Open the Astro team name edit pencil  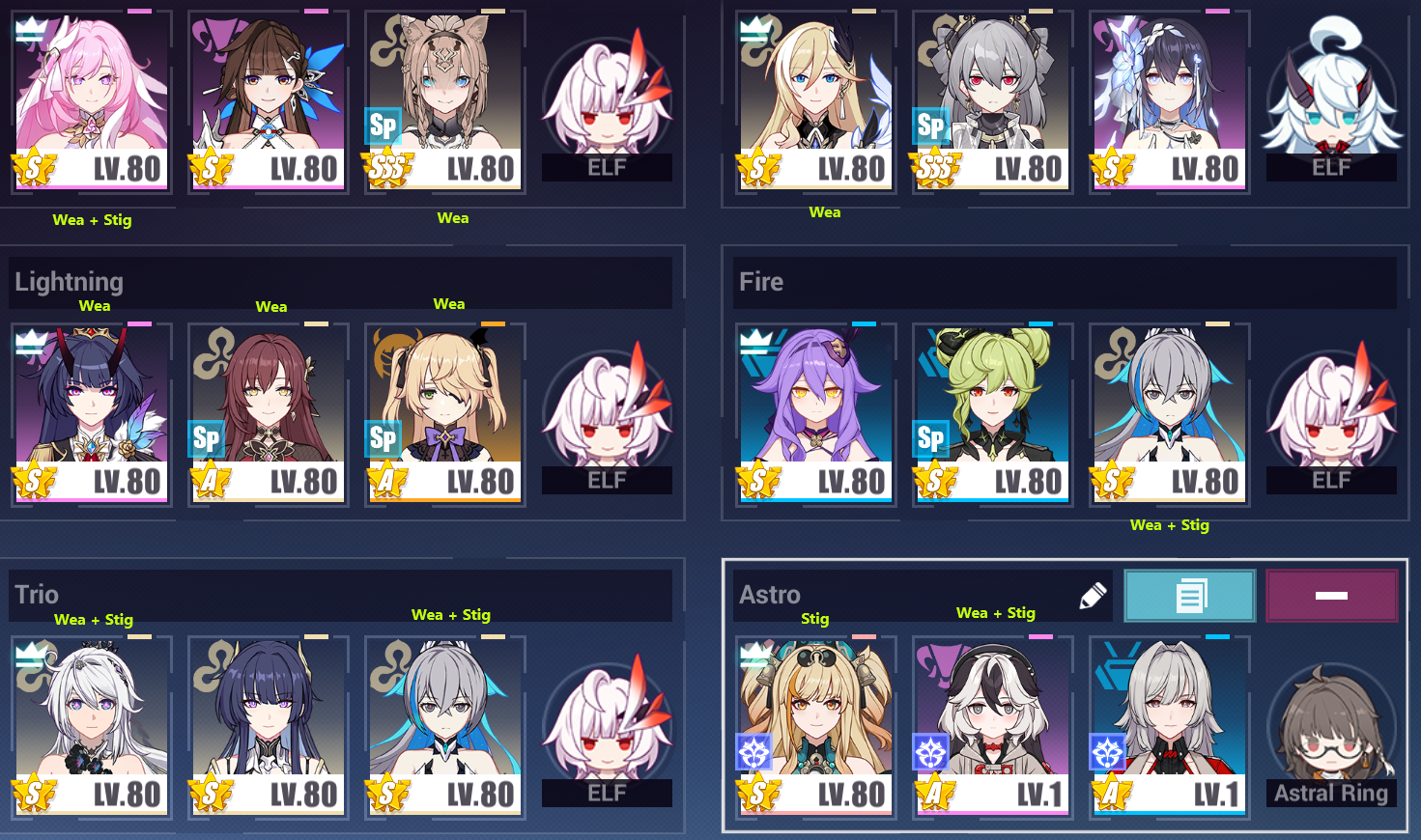[1091, 596]
